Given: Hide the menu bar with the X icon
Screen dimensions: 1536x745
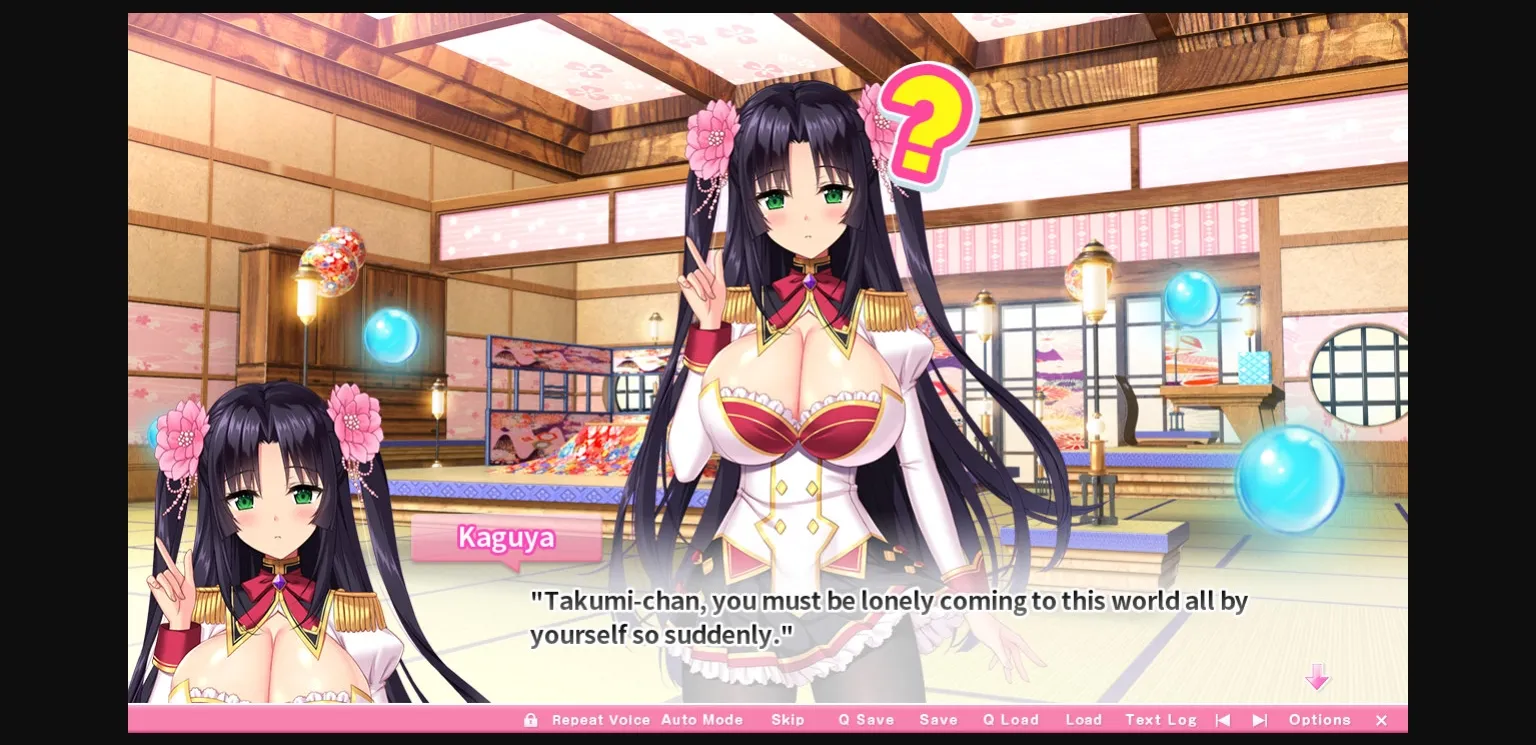Looking at the screenshot, I should coord(1381,720).
